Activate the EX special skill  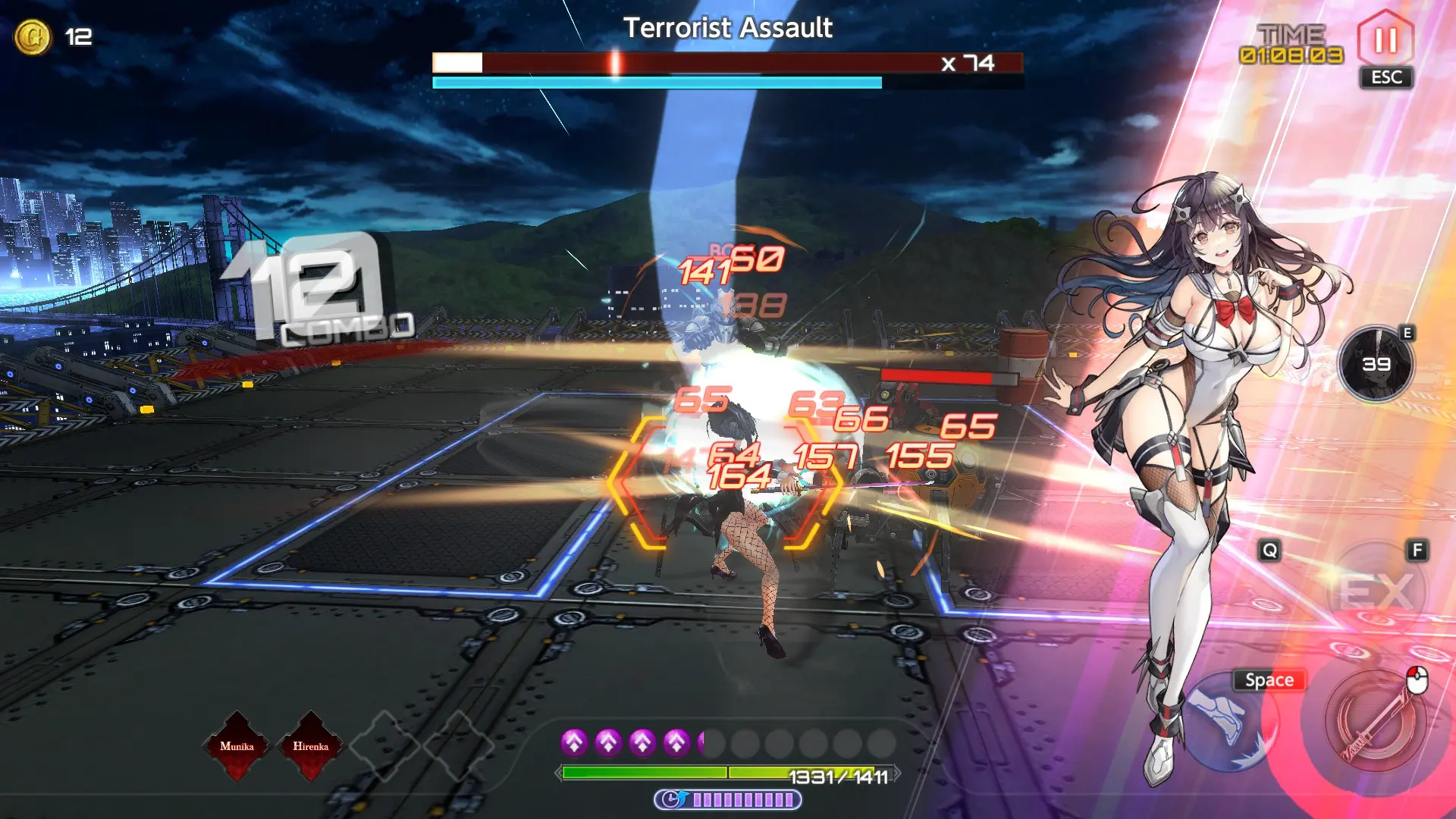click(x=1376, y=590)
